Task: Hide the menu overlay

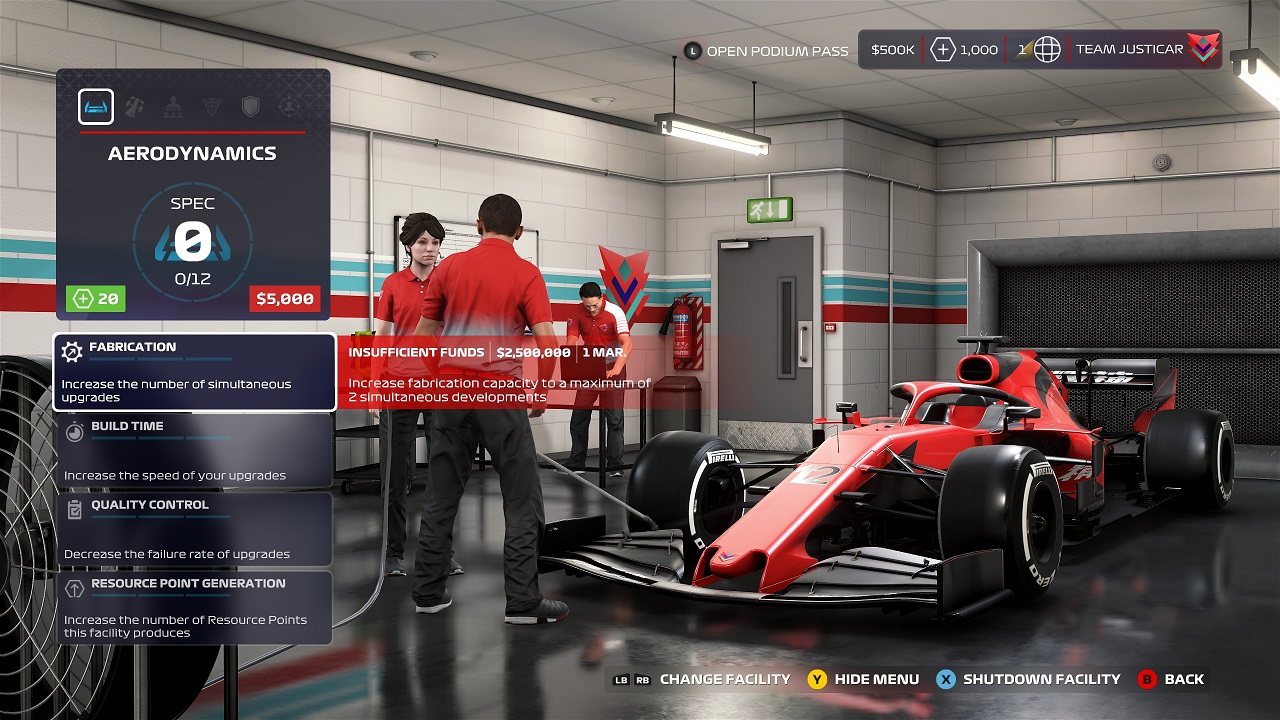Action: click(863, 679)
